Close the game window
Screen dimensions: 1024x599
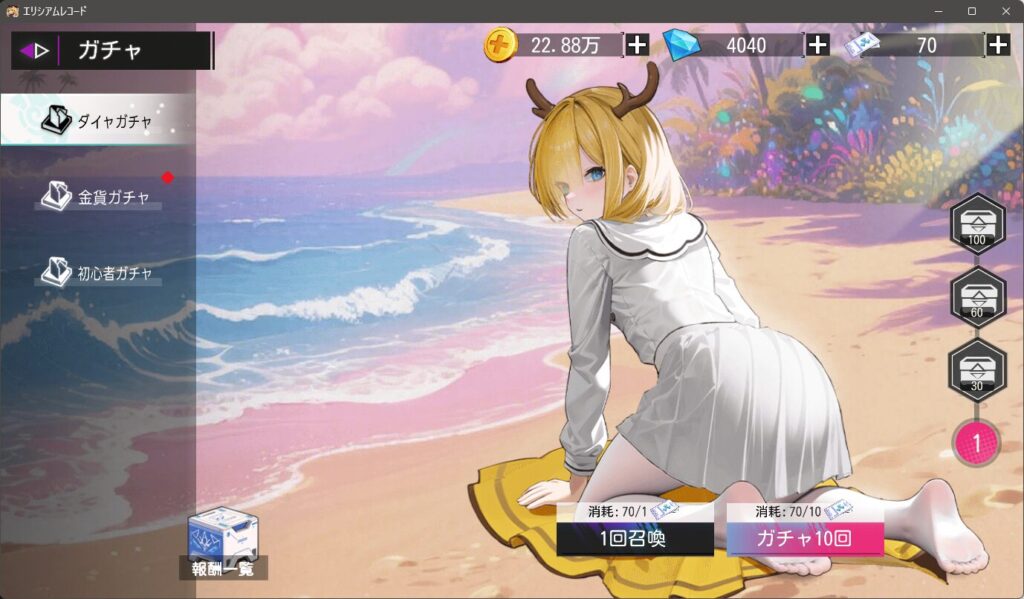1004,10
